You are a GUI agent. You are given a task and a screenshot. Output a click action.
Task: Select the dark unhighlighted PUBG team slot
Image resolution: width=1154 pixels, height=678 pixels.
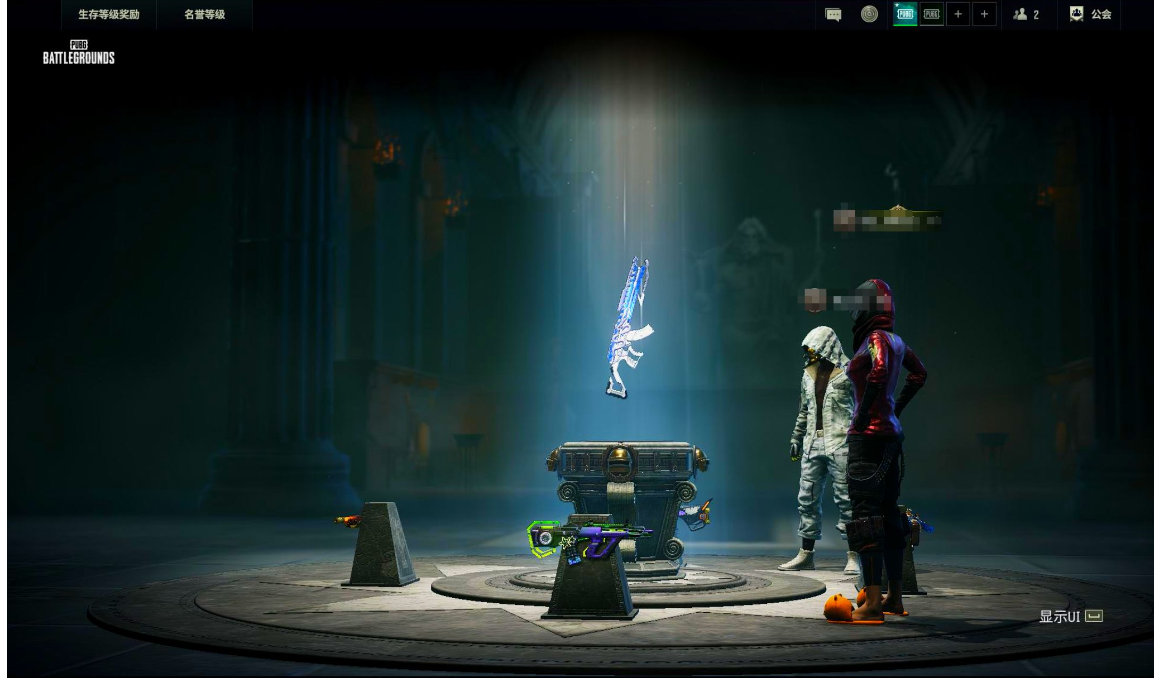tap(932, 14)
